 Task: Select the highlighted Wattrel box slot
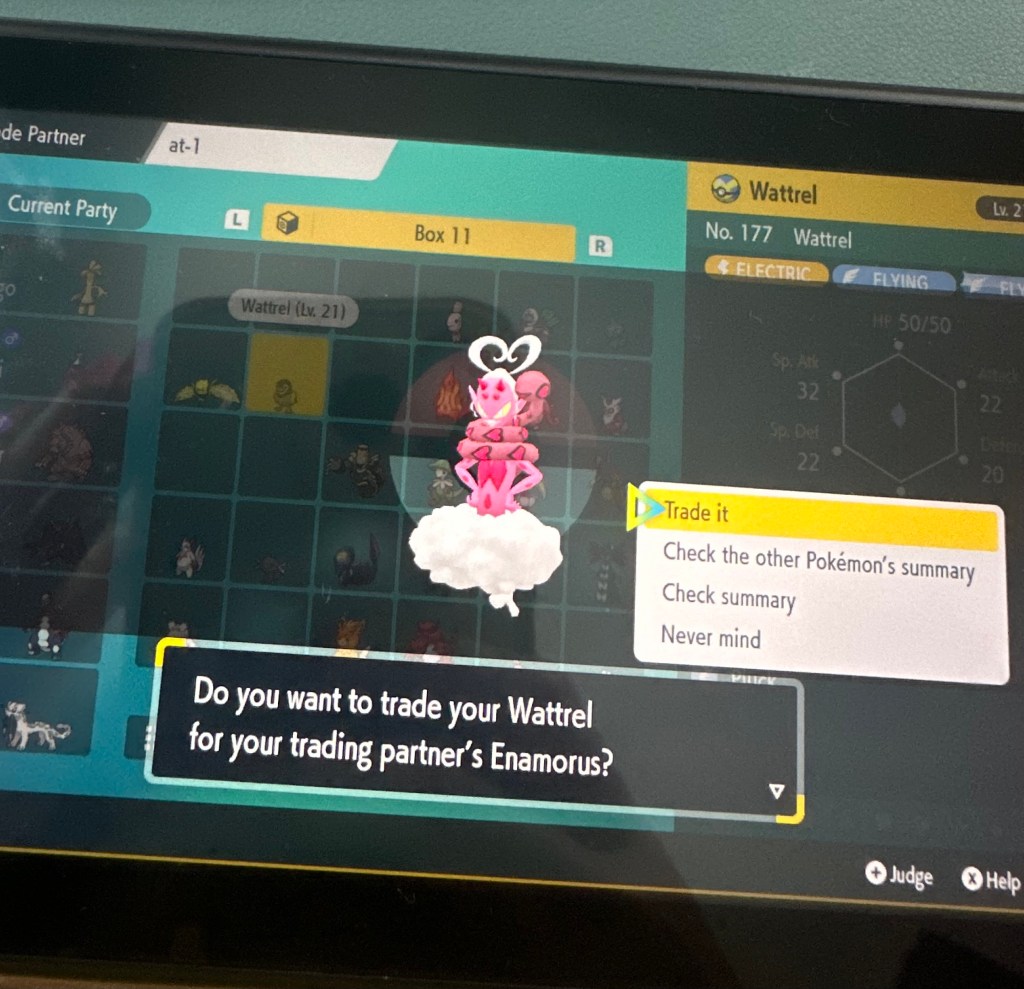click(287, 375)
